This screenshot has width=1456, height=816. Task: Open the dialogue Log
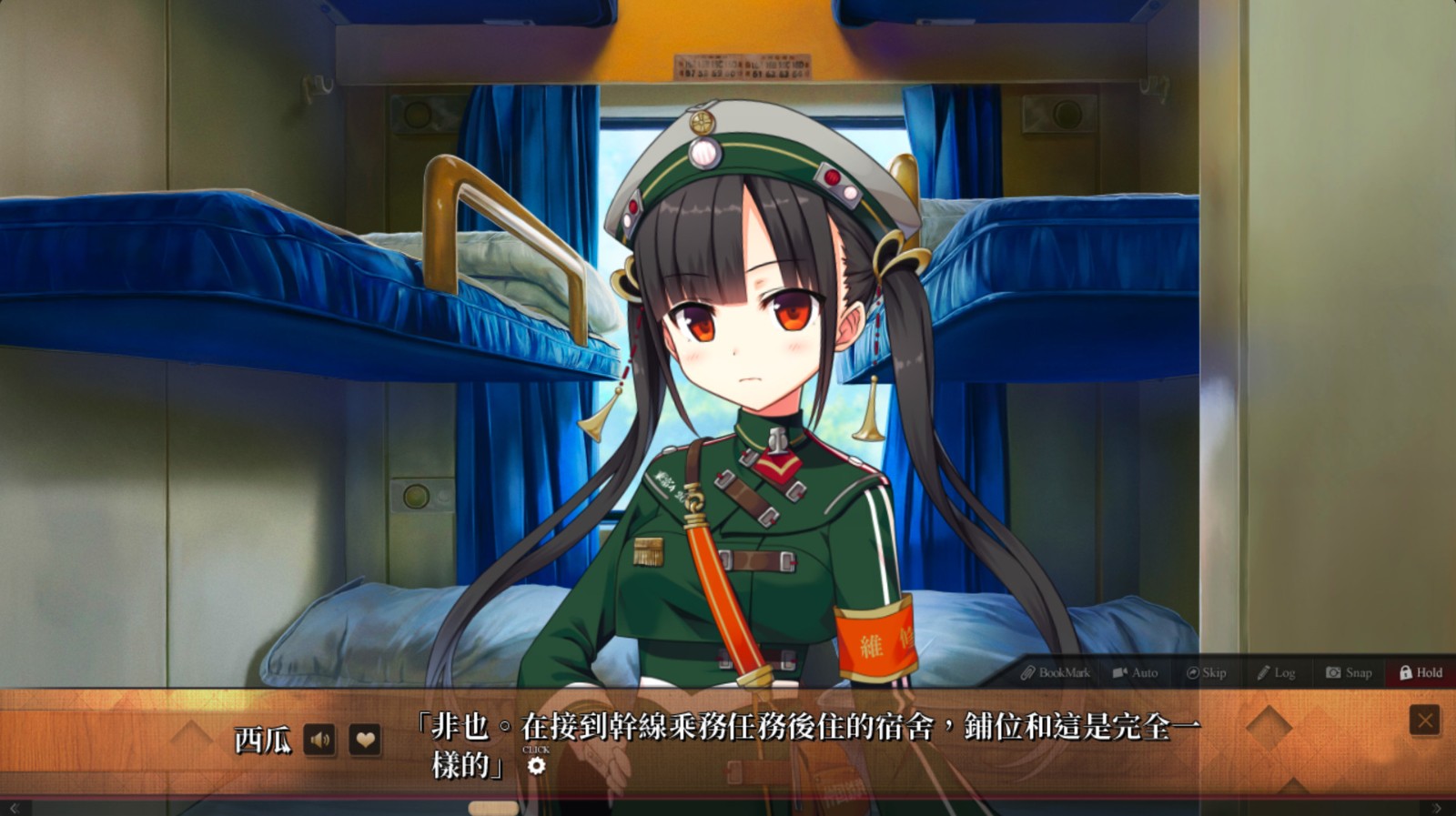(1276, 673)
